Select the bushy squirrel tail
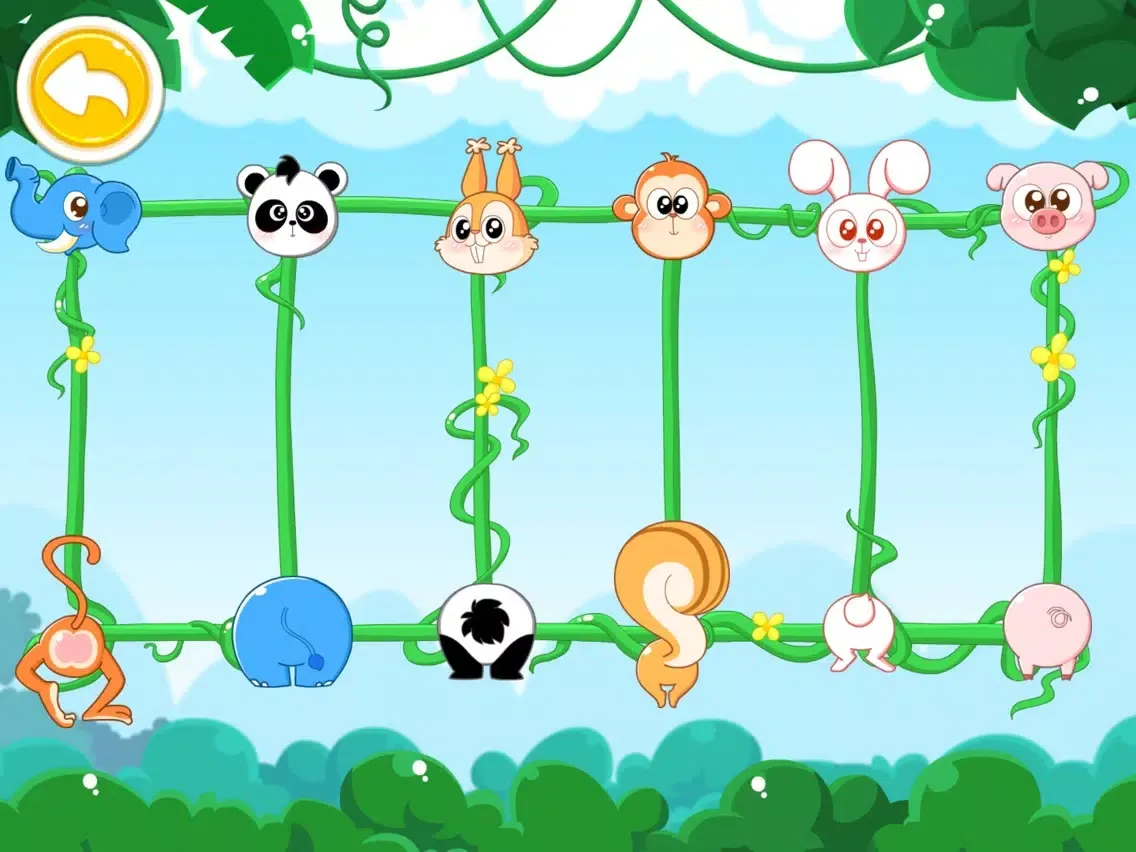1136x852 pixels. (672, 590)
